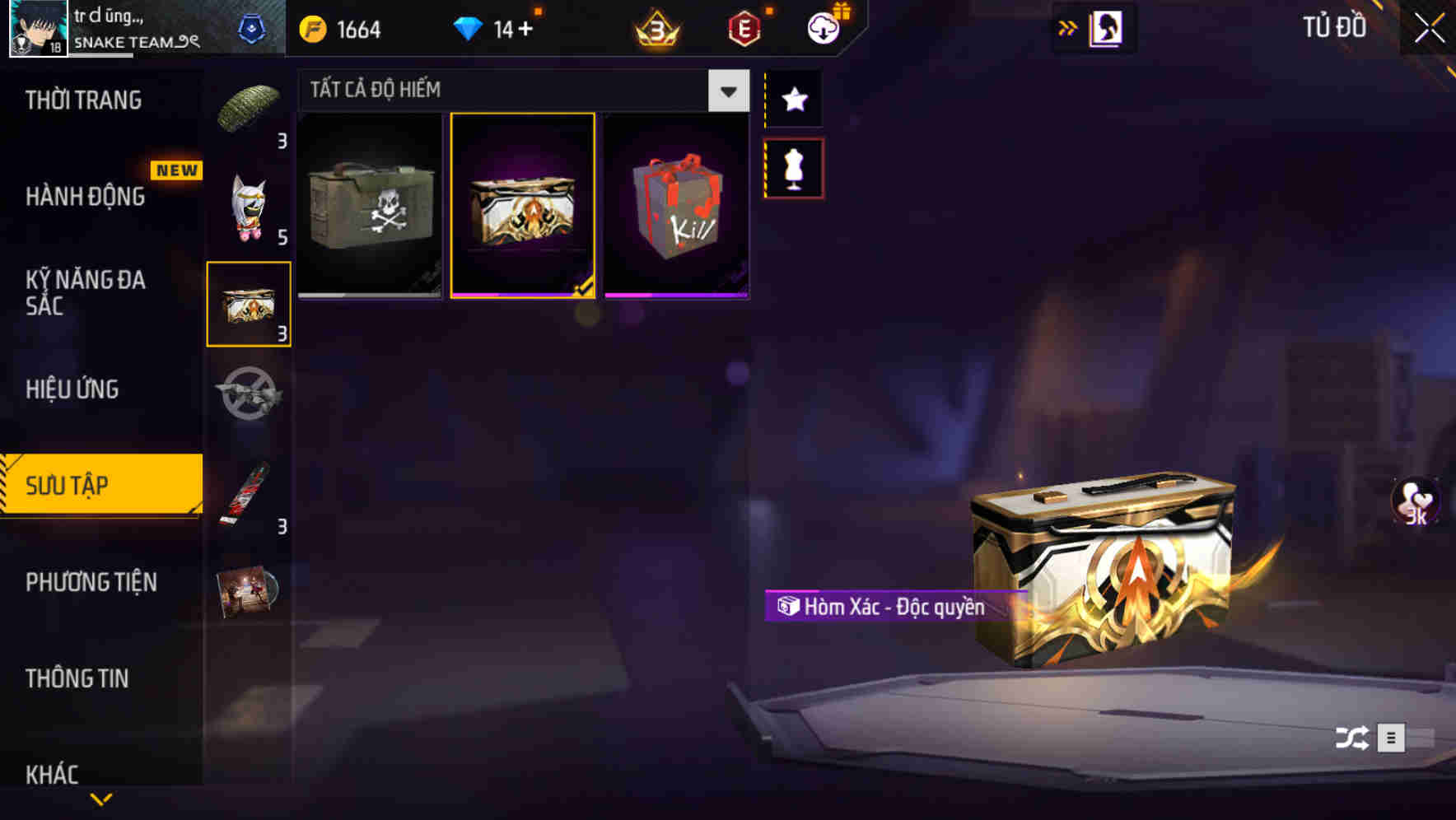The width and height of the screenshot is (1456, 820).
Task: Select the skull ammo box crate thumbnail
Action: pos(369,204)
